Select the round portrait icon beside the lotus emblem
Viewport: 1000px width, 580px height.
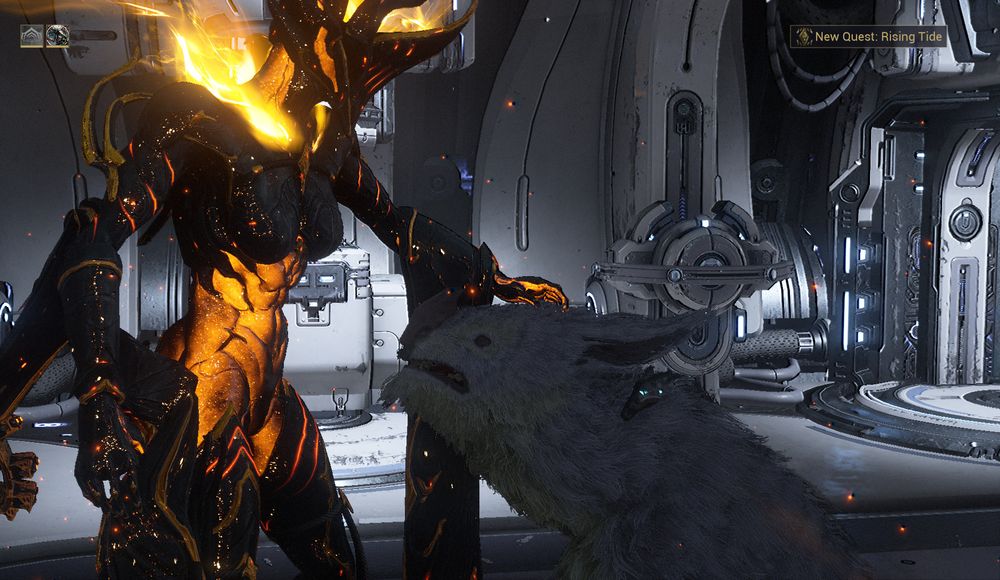[x=57, y=37]
